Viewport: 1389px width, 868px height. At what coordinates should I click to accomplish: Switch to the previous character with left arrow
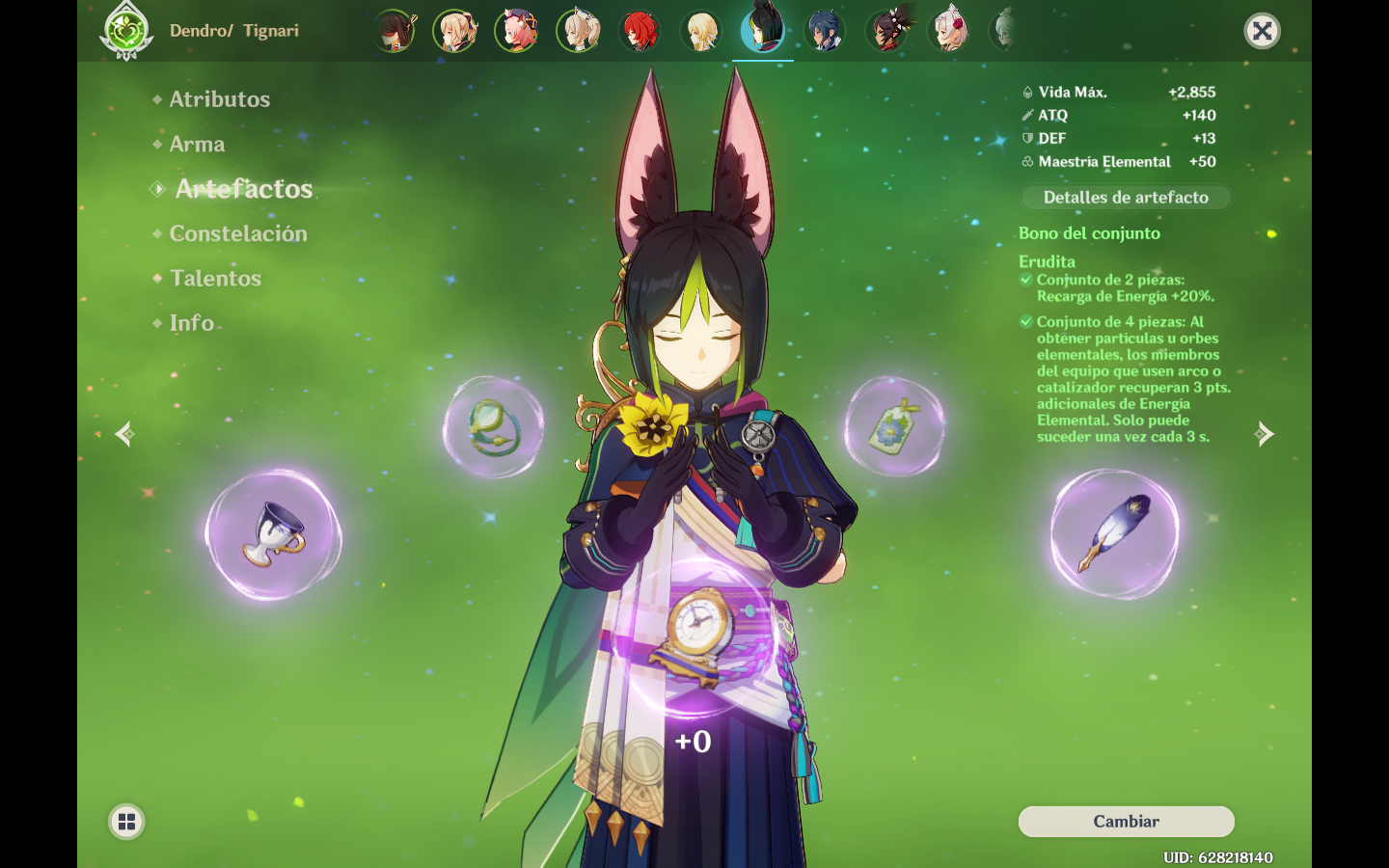(x=124, y=434)
